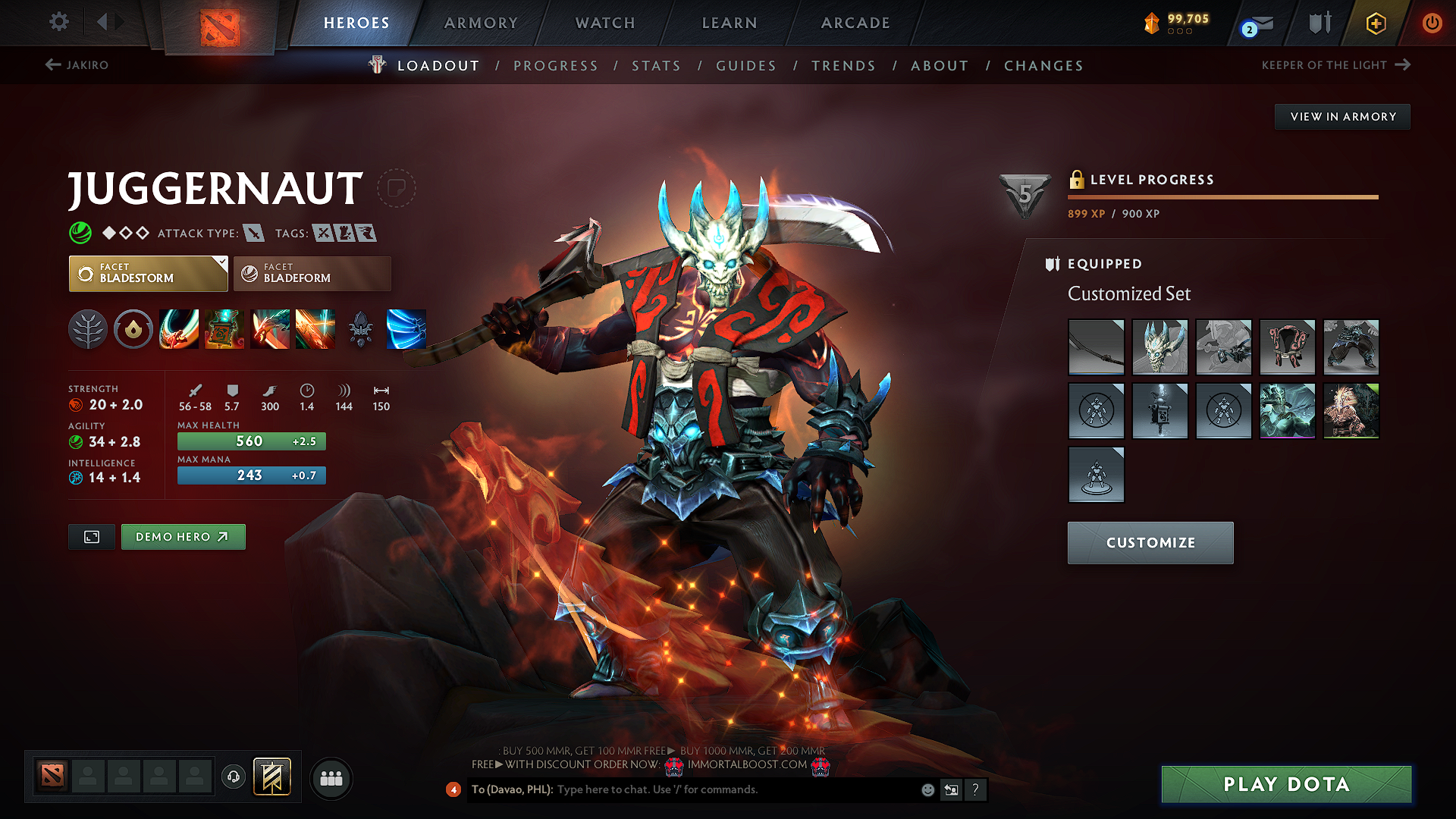Switch to the Bladeform facet
Image resolution: width=1456 pixels, height=819 pixels.
click(311, 273)
